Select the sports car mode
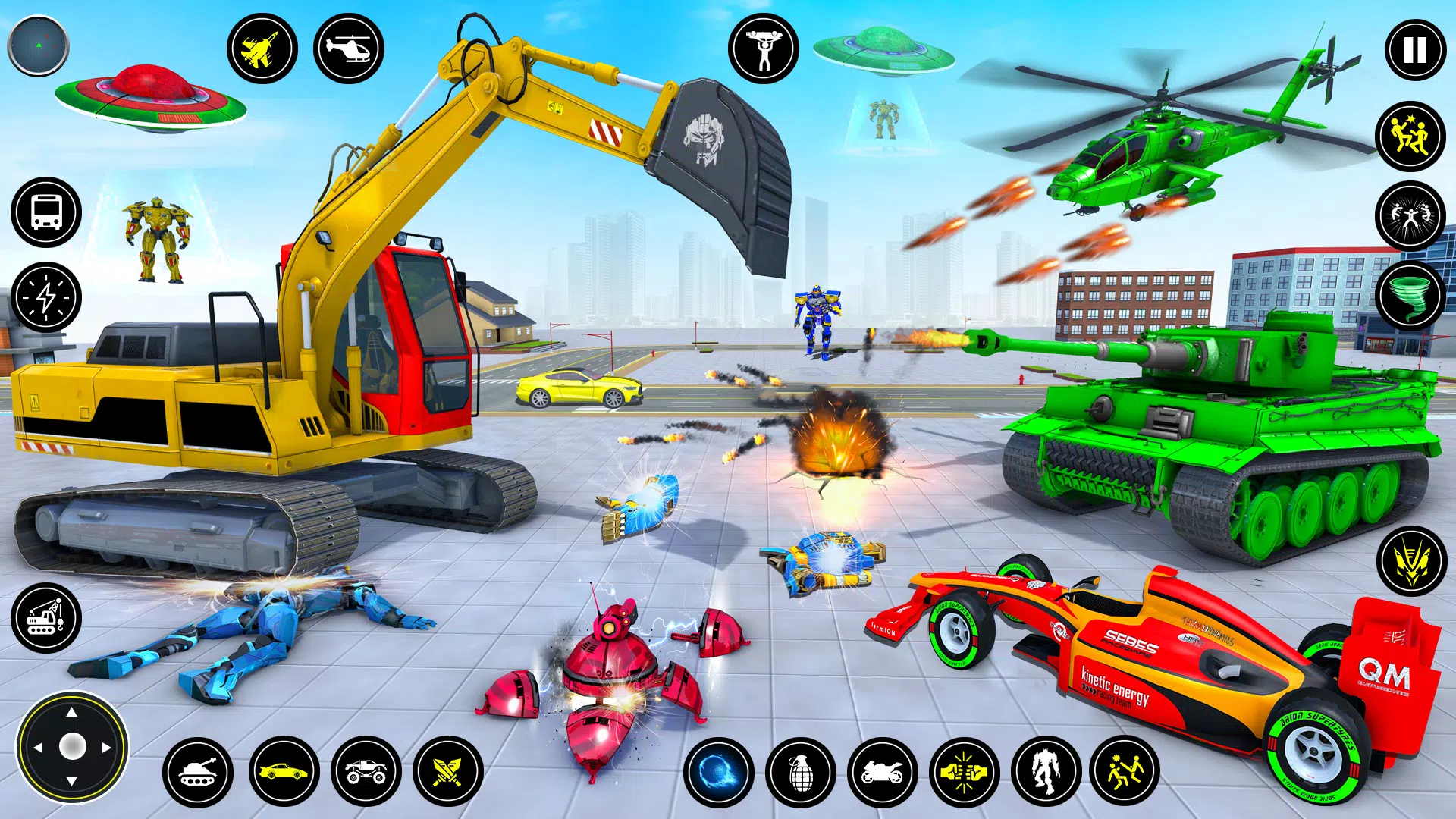 [x=284, y=772]
